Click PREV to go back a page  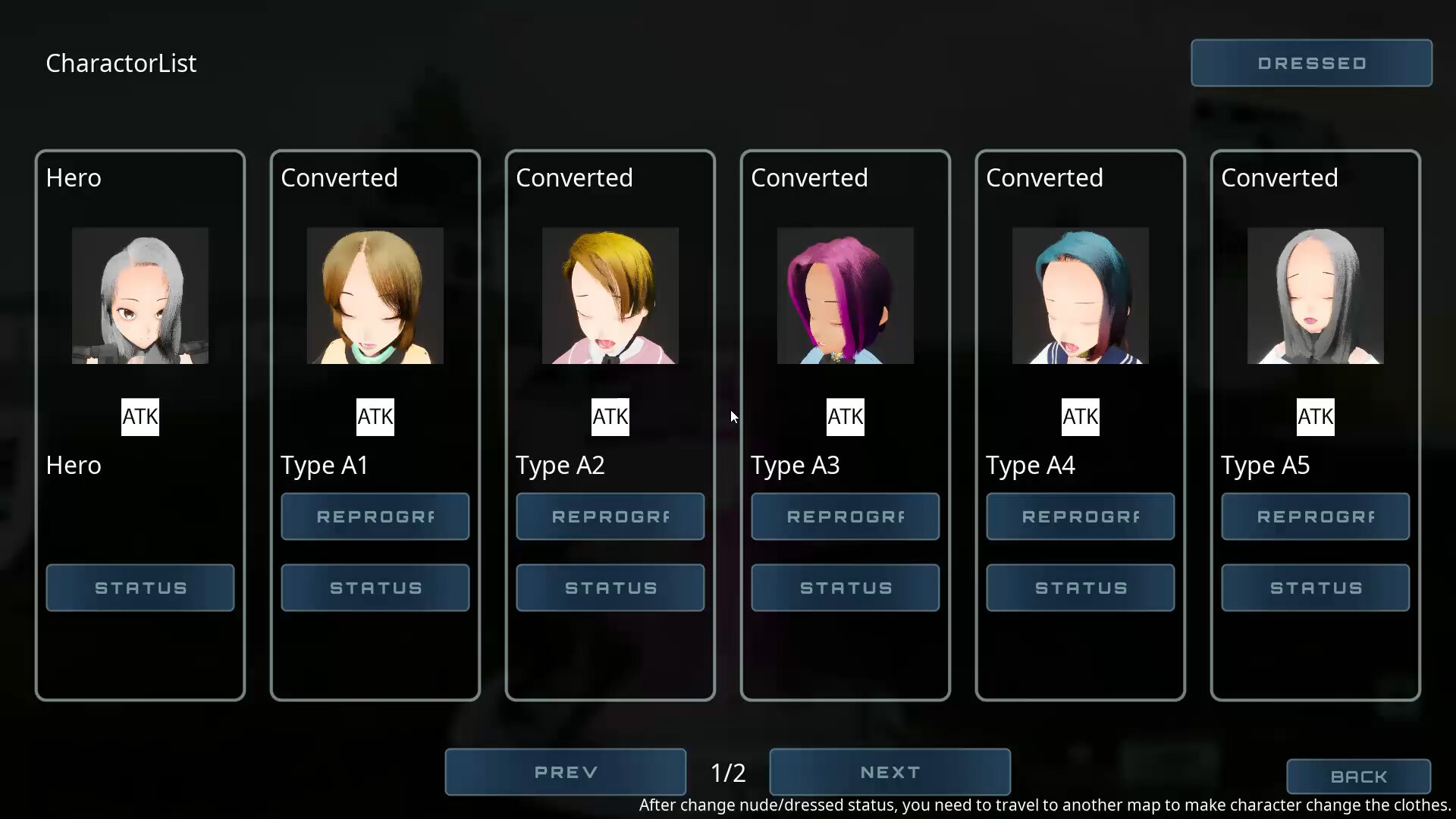[565, 772]
